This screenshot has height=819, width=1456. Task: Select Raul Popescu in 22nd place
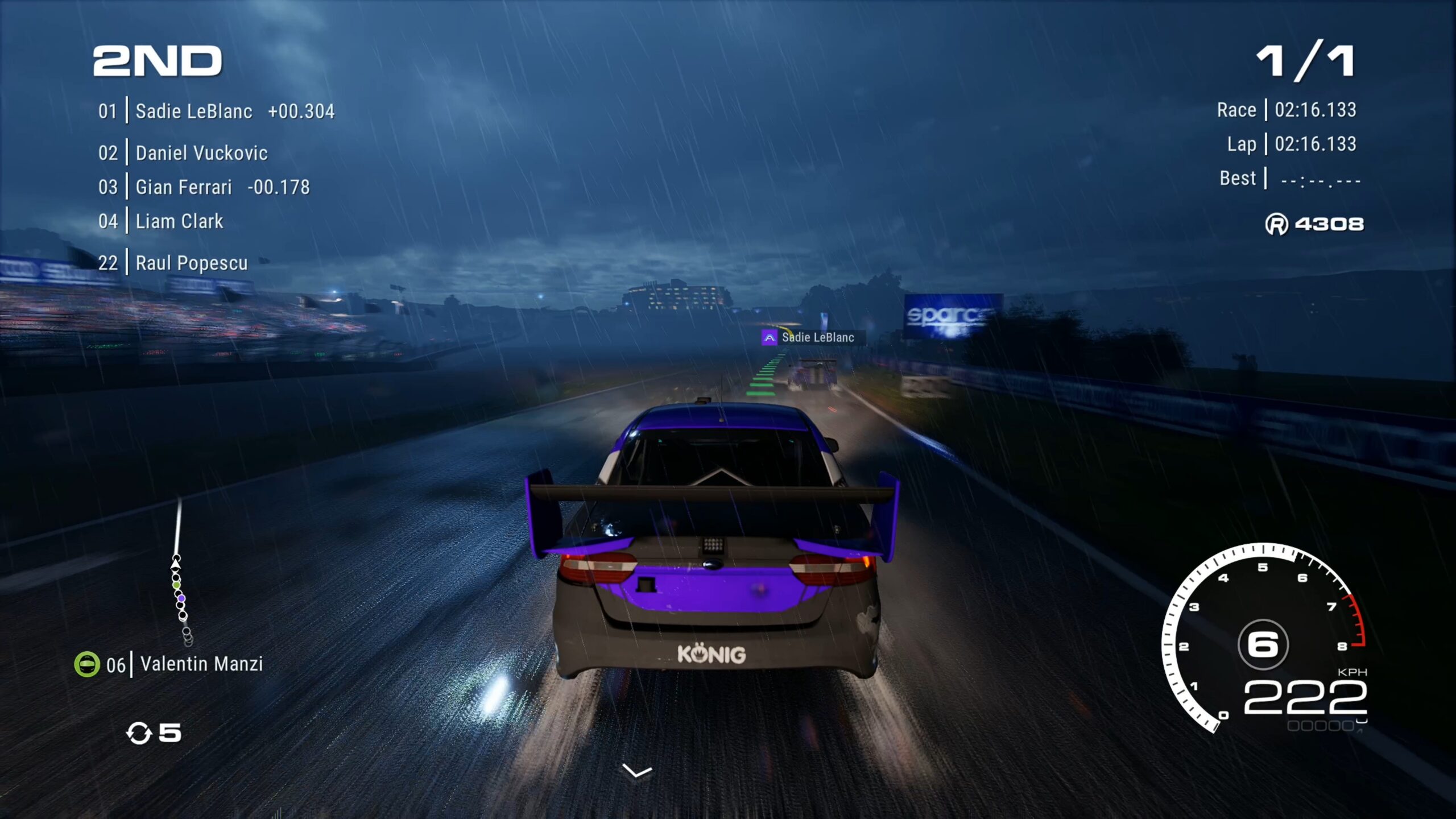click(x=191, y=263)
